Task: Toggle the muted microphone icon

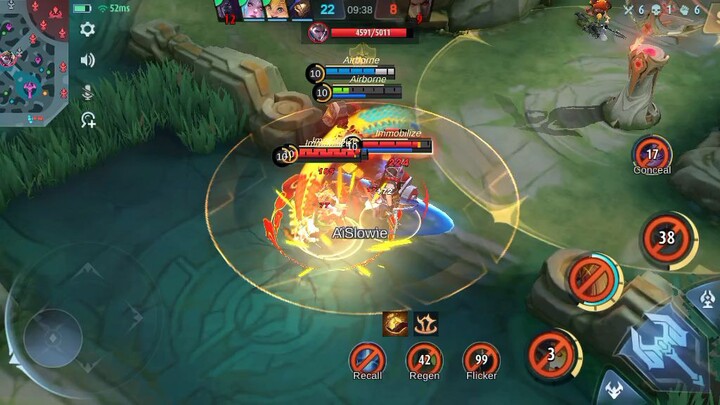Action: pyautogui.click(x=88, y=91)
